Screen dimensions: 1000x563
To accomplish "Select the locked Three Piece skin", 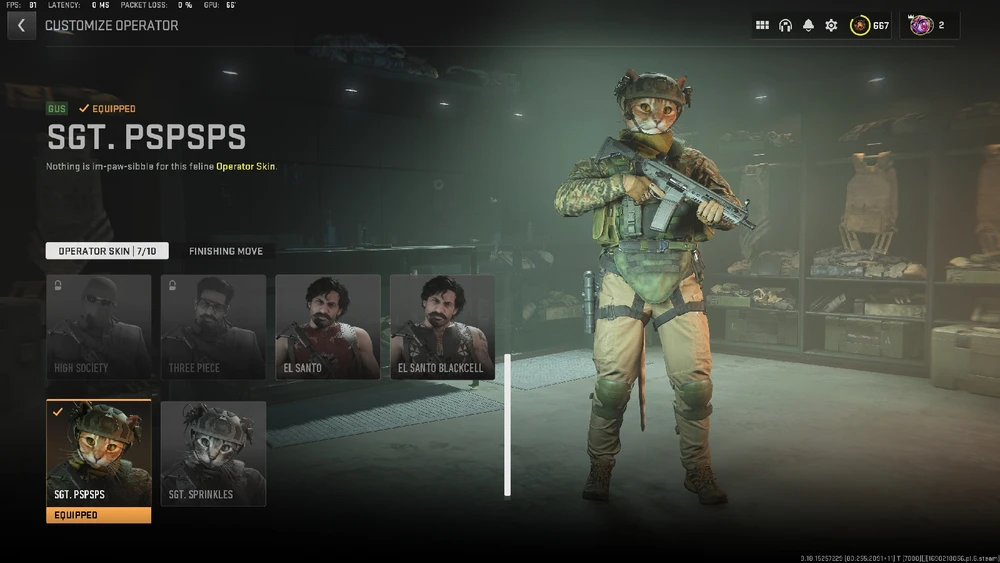I will click(x=213, y=327).
